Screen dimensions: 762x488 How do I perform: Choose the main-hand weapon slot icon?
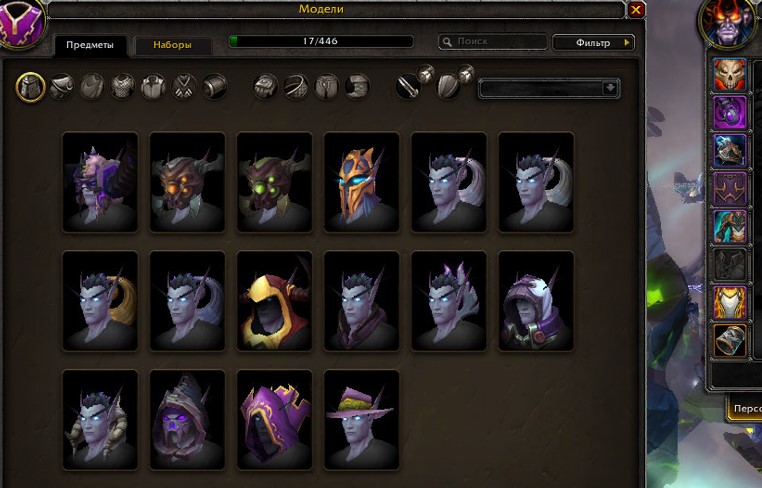(407, 87)
